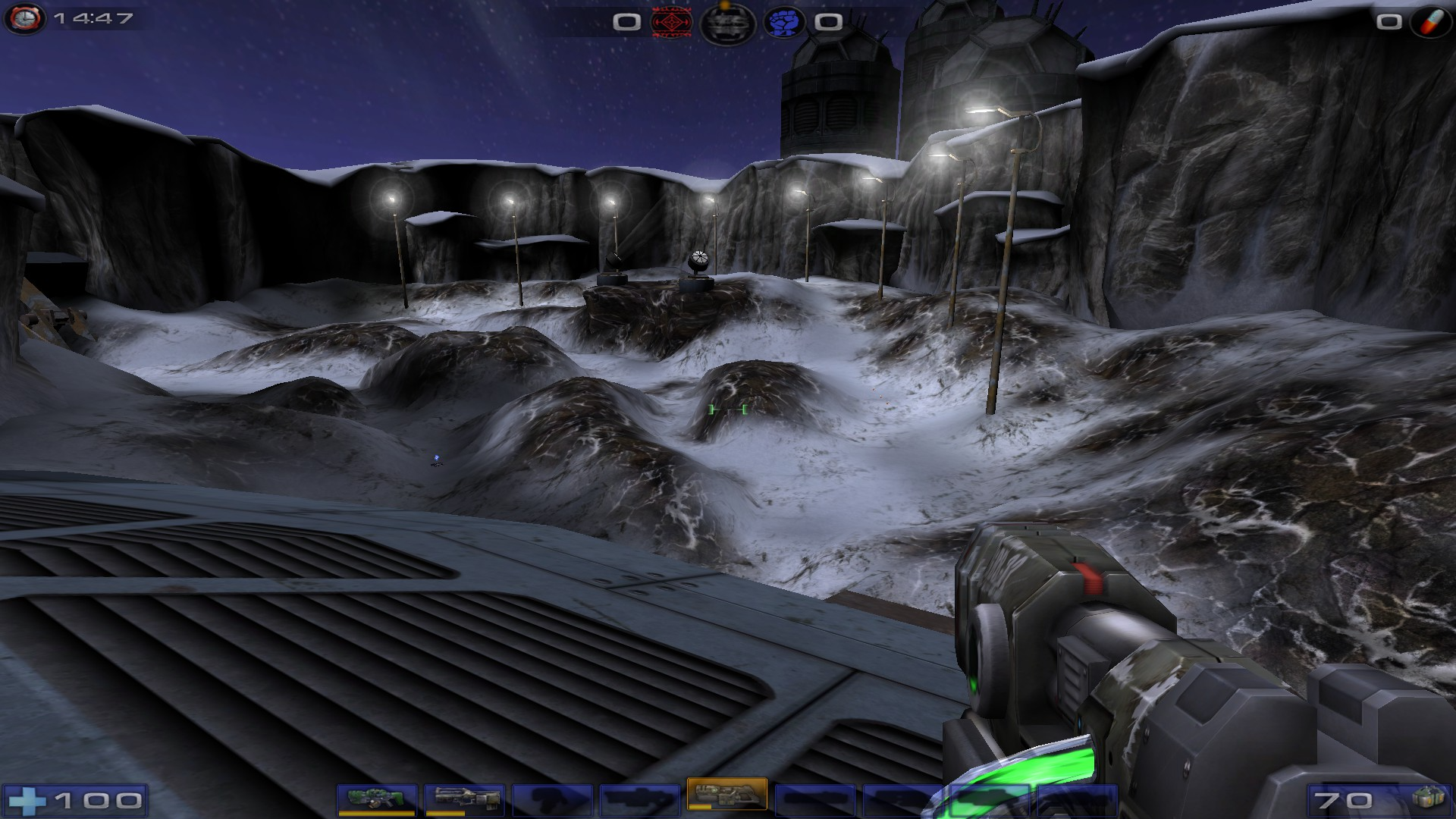Click the match clock icon

coord(24,18)
